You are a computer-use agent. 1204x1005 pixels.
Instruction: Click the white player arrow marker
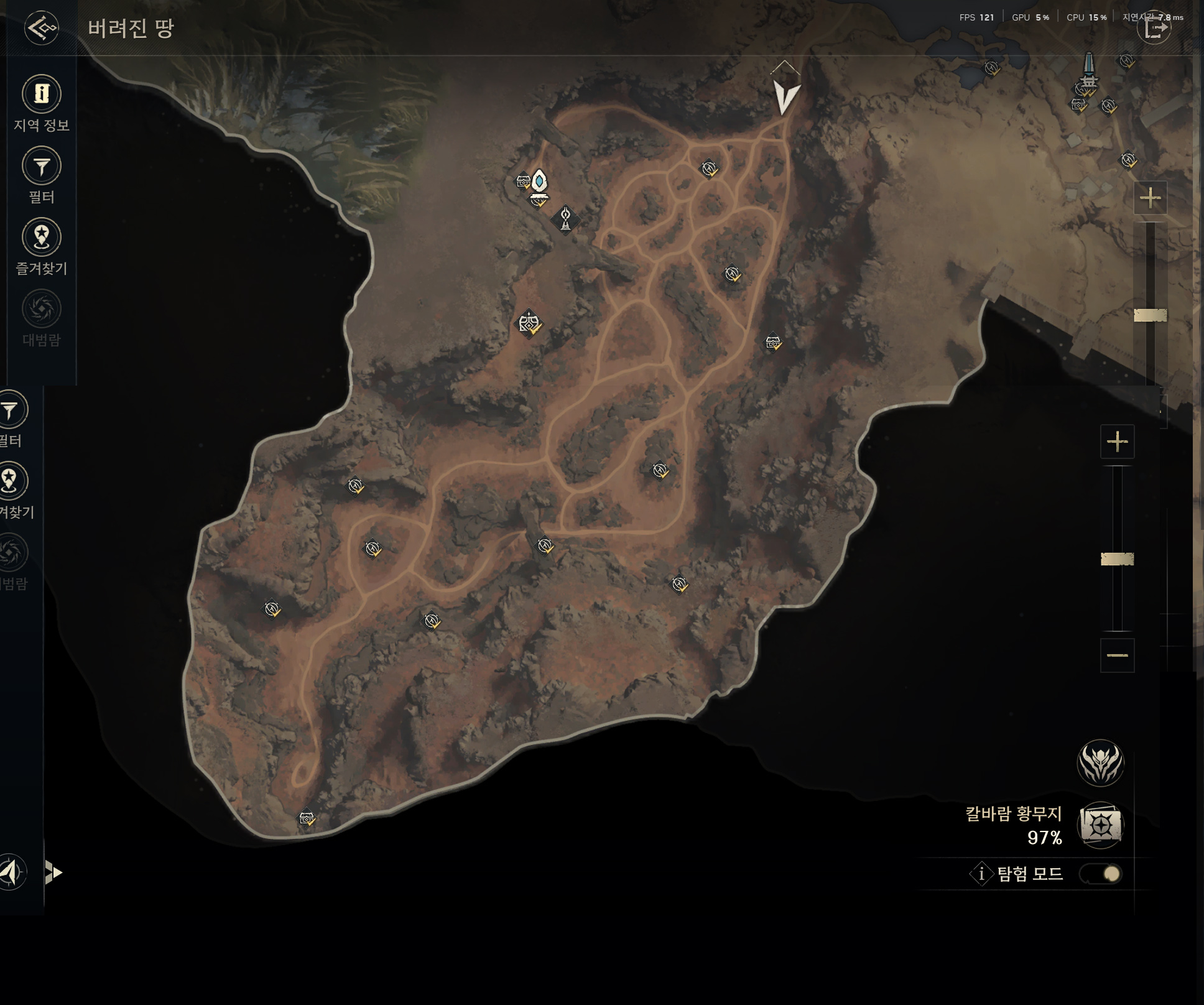(x=785, y=96)
